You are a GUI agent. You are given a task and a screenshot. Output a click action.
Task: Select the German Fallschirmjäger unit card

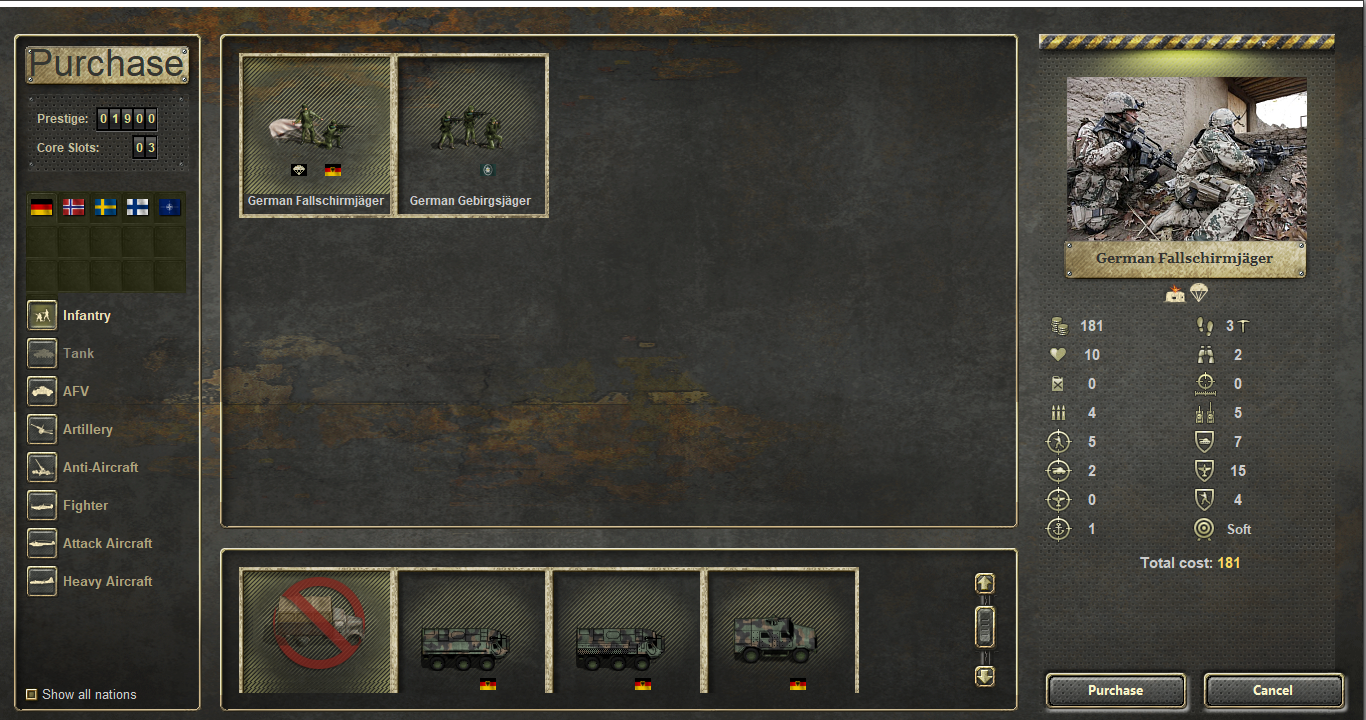tap(316, 134)
